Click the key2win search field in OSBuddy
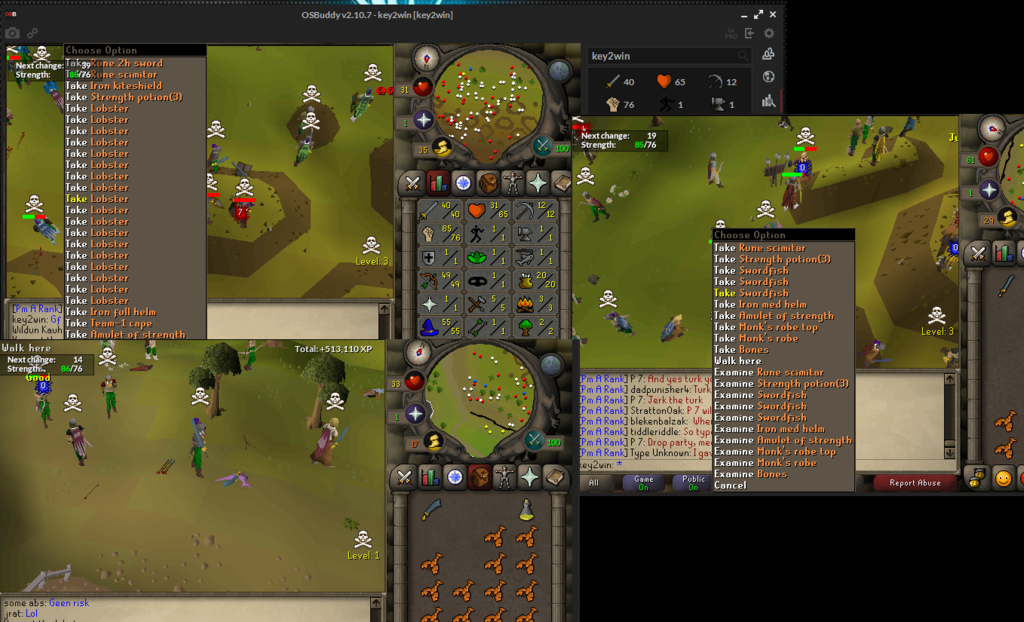The image size is (1024, 622). pyautogui.click(x=665, y=56)
